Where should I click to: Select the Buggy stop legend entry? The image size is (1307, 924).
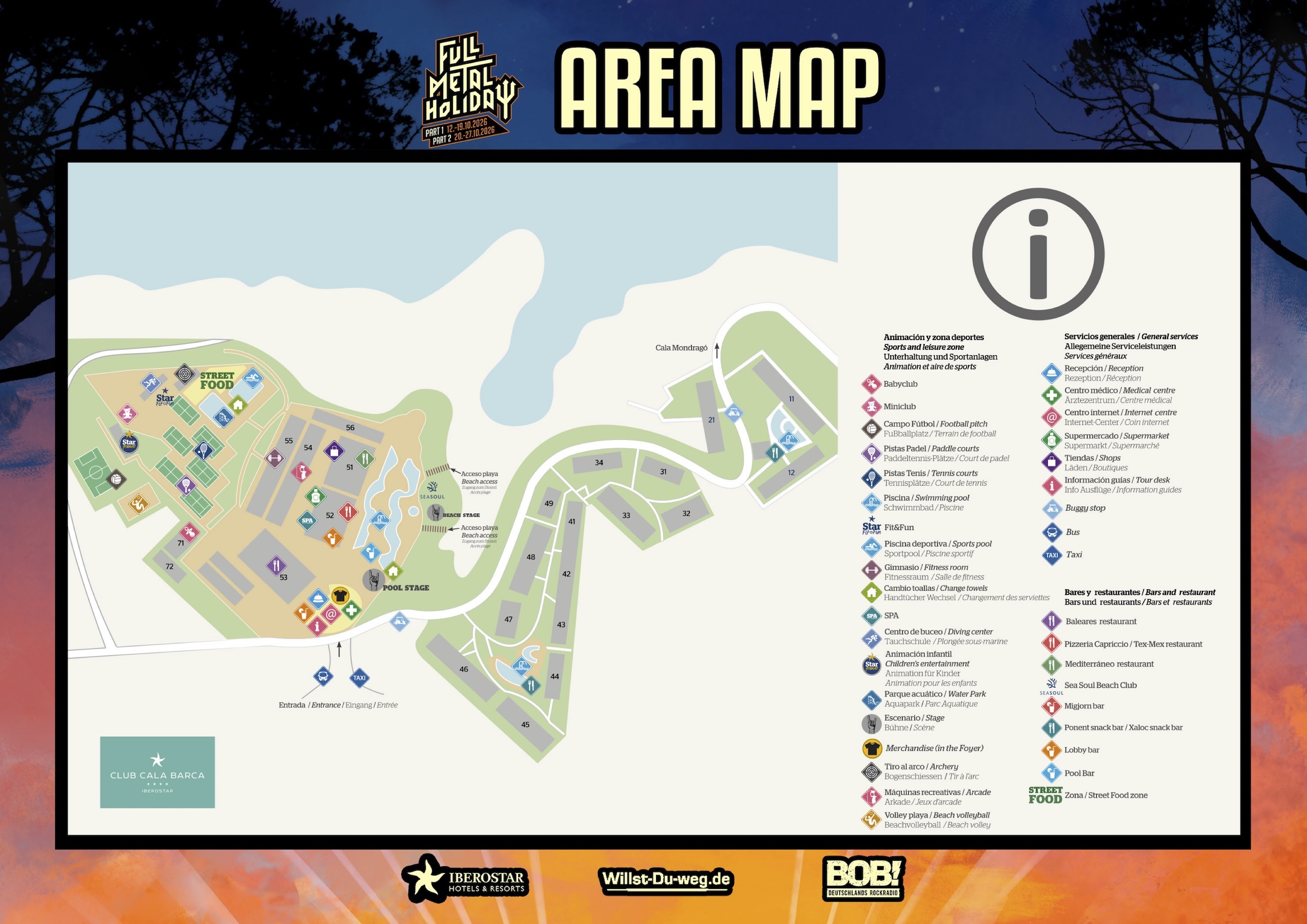coord(1084,508)
